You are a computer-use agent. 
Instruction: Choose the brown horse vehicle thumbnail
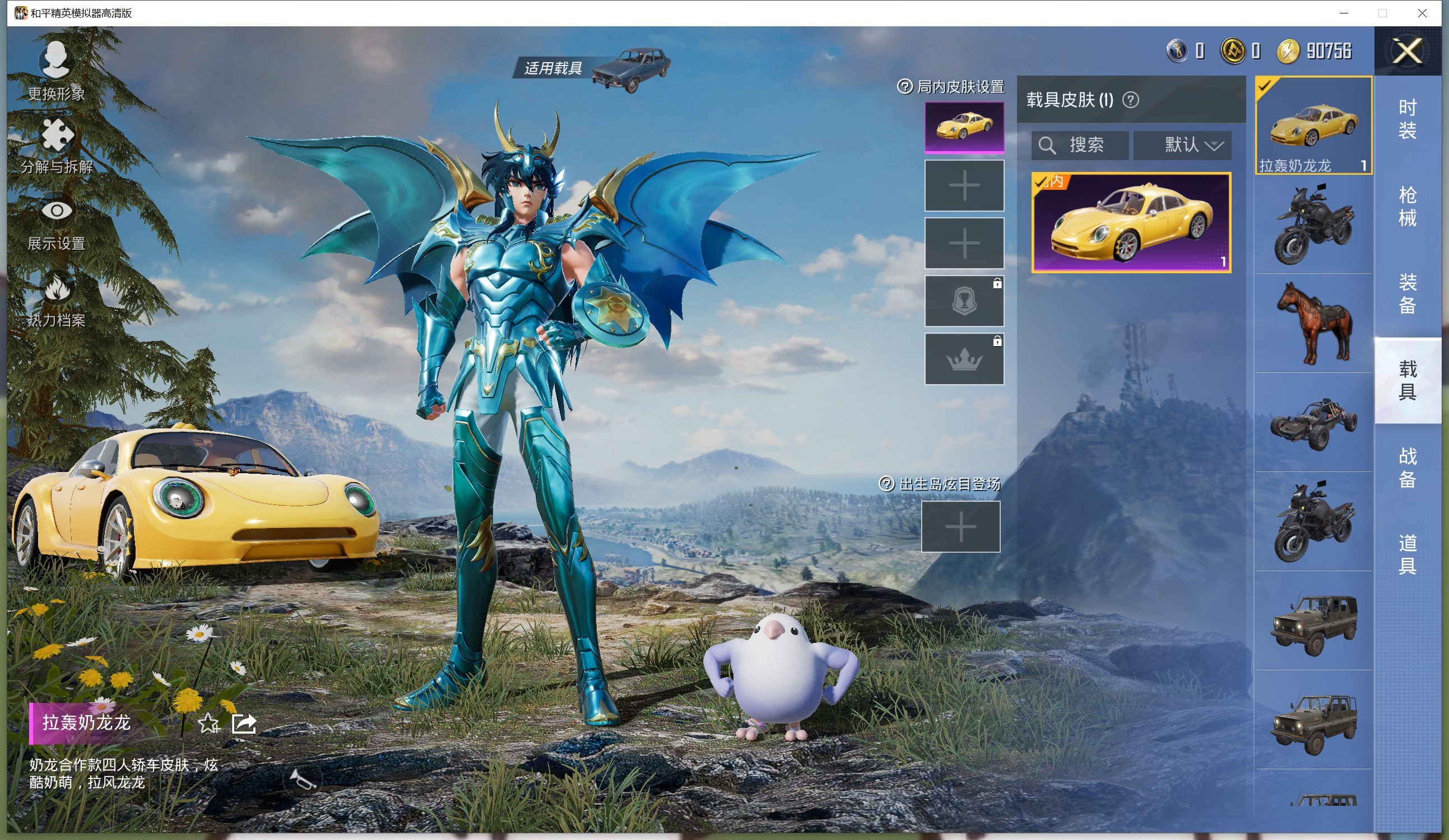(x=1313, y=323)
